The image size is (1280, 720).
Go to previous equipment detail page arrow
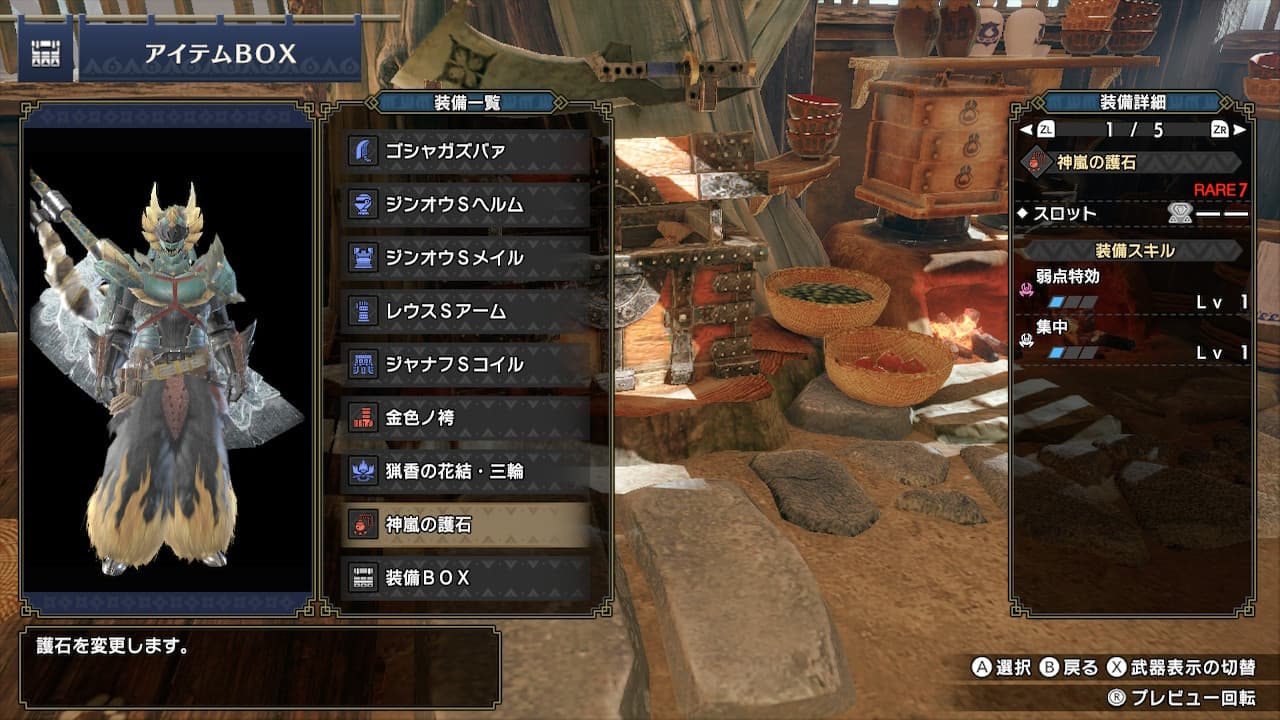point(1024,130)
